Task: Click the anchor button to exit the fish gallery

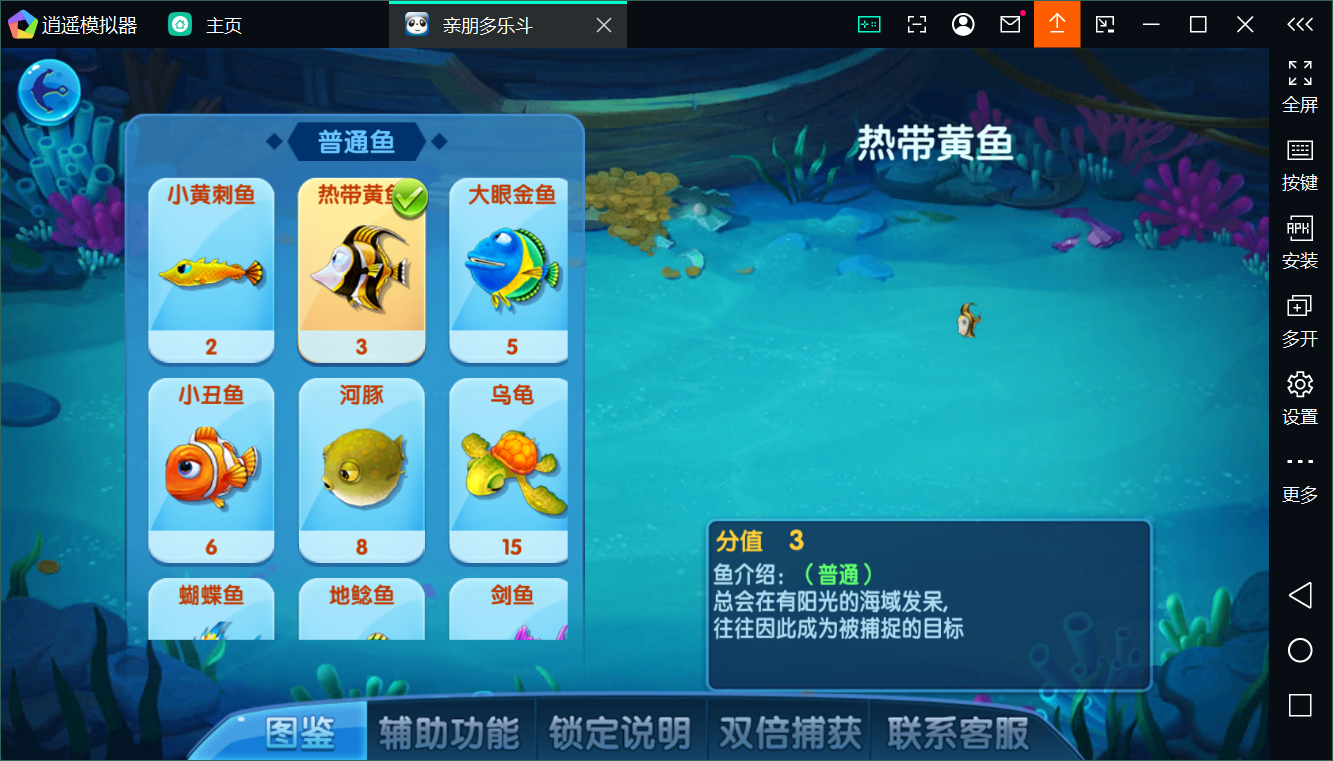Action: [48, 90]
